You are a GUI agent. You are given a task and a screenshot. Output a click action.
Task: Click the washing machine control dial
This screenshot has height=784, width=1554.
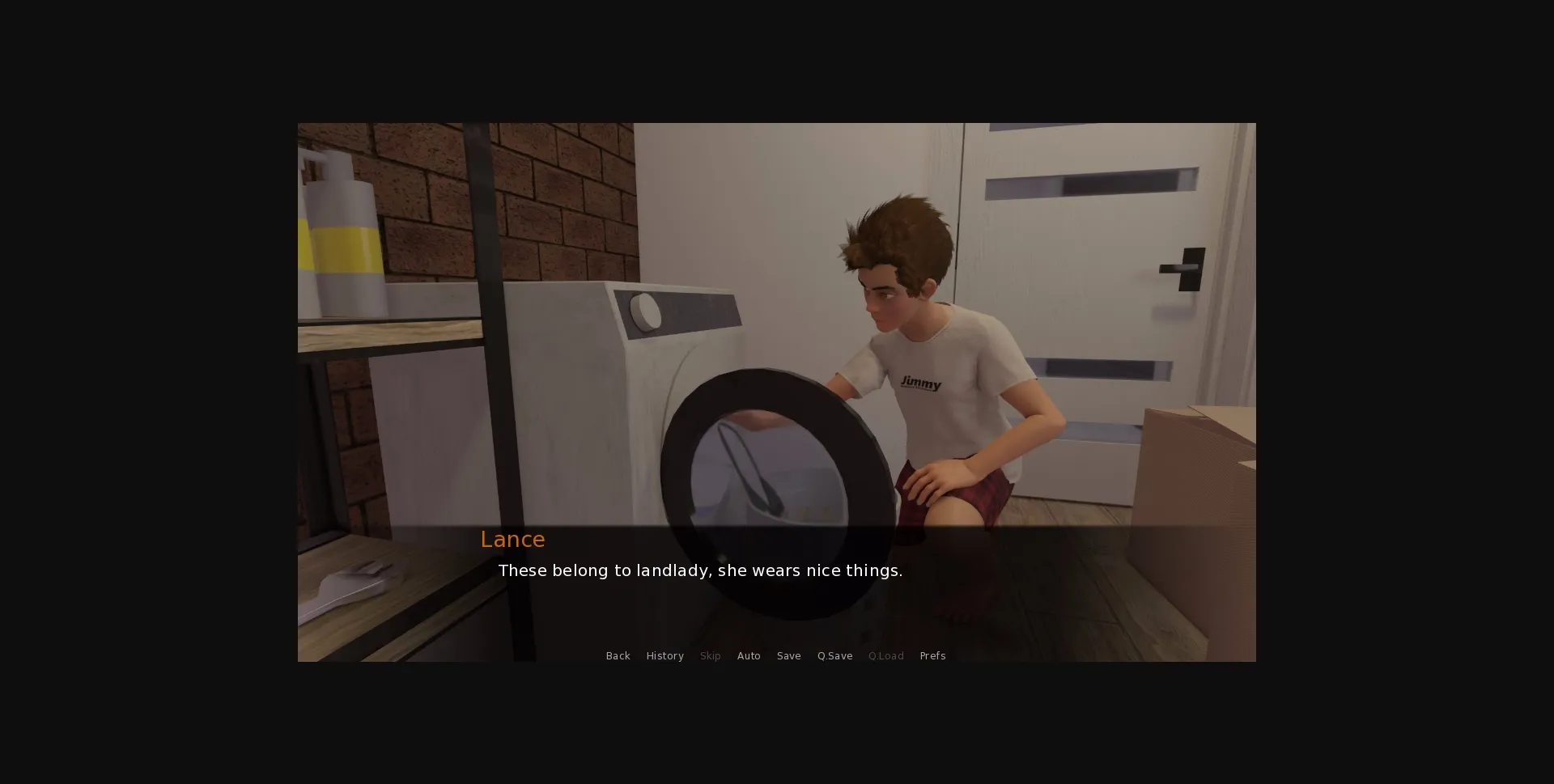[645, 311]
